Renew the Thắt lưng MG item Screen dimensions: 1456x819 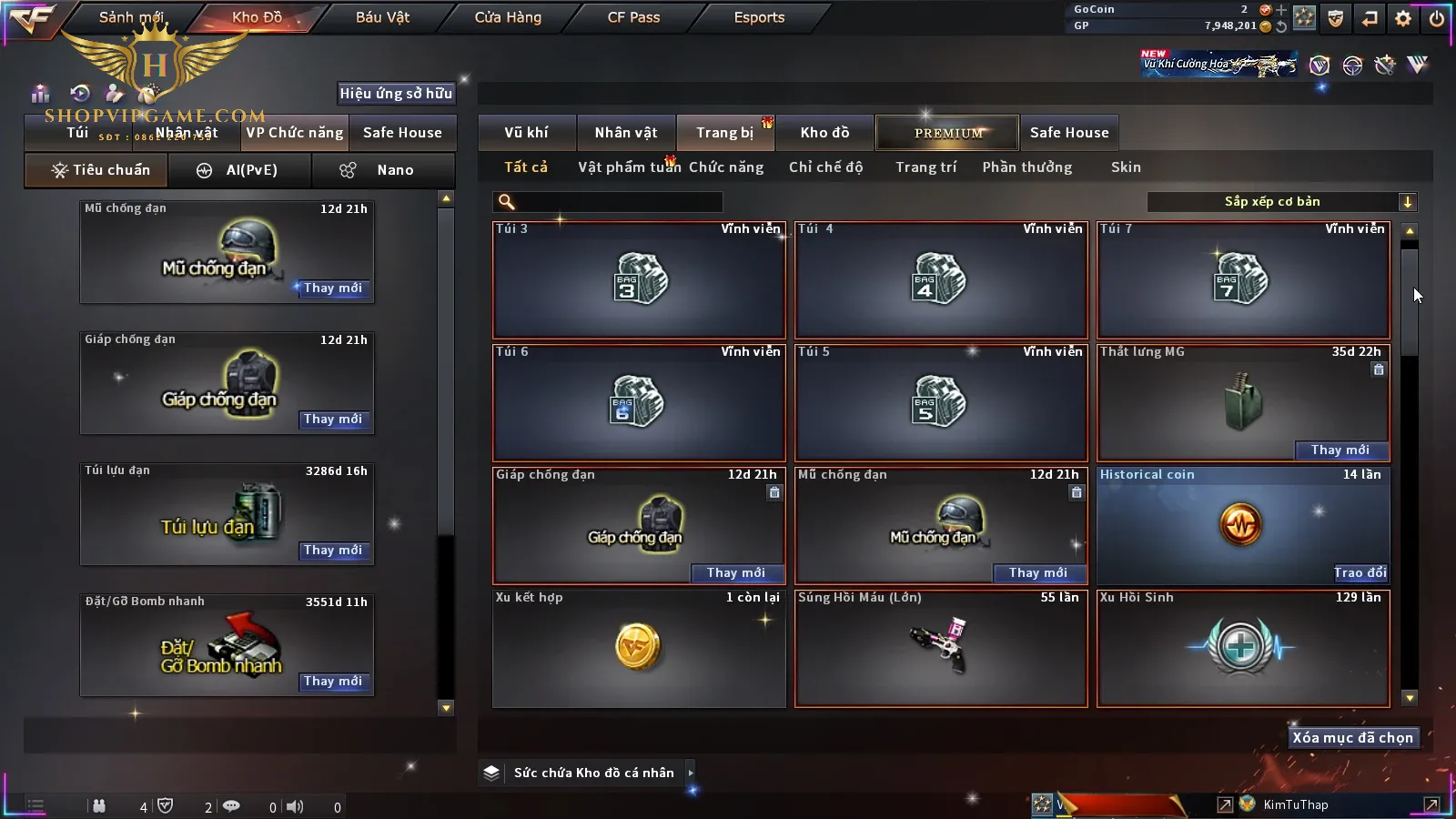pos(1340,450)
